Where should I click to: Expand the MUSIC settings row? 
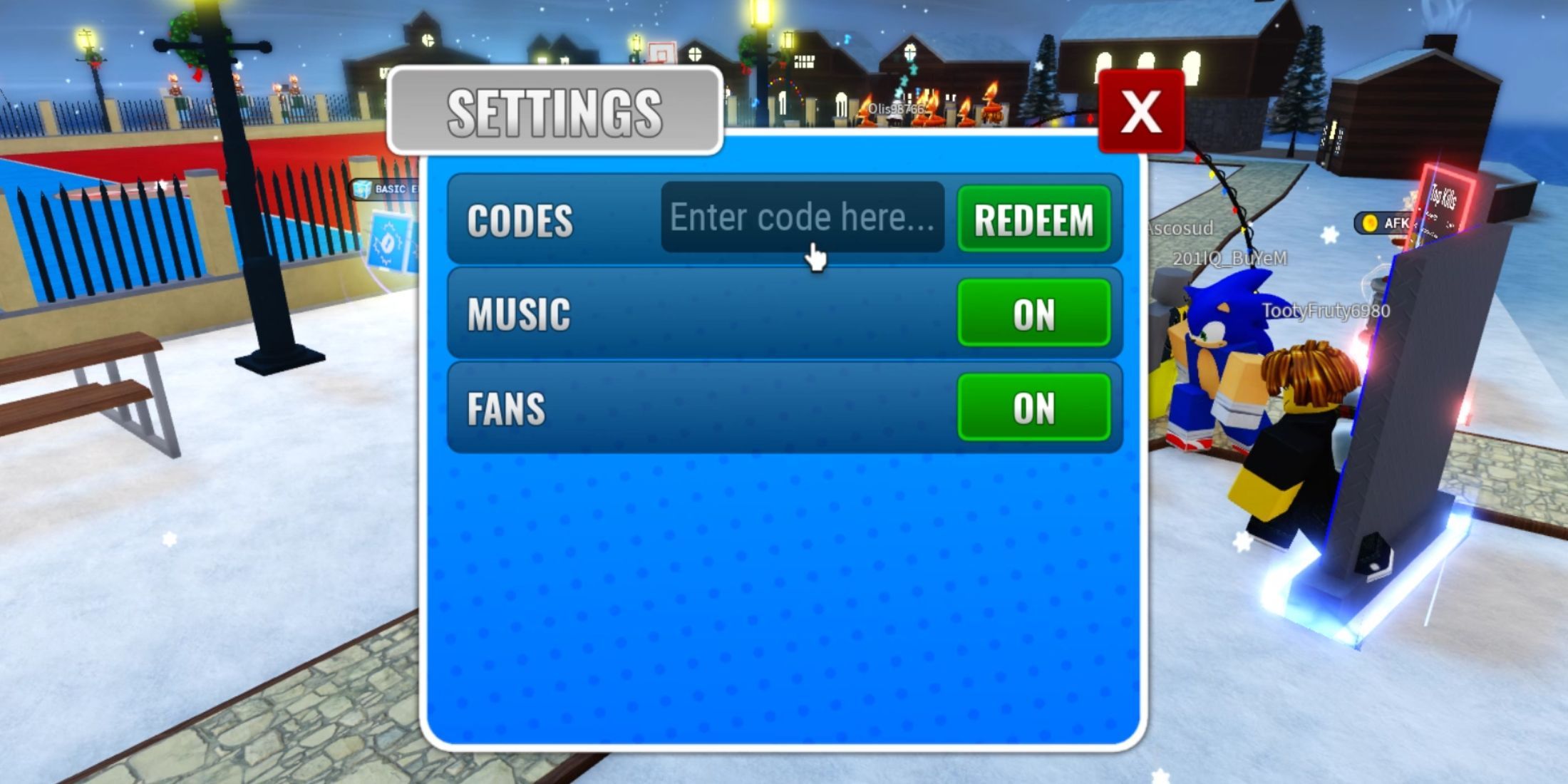pos(518,312)
